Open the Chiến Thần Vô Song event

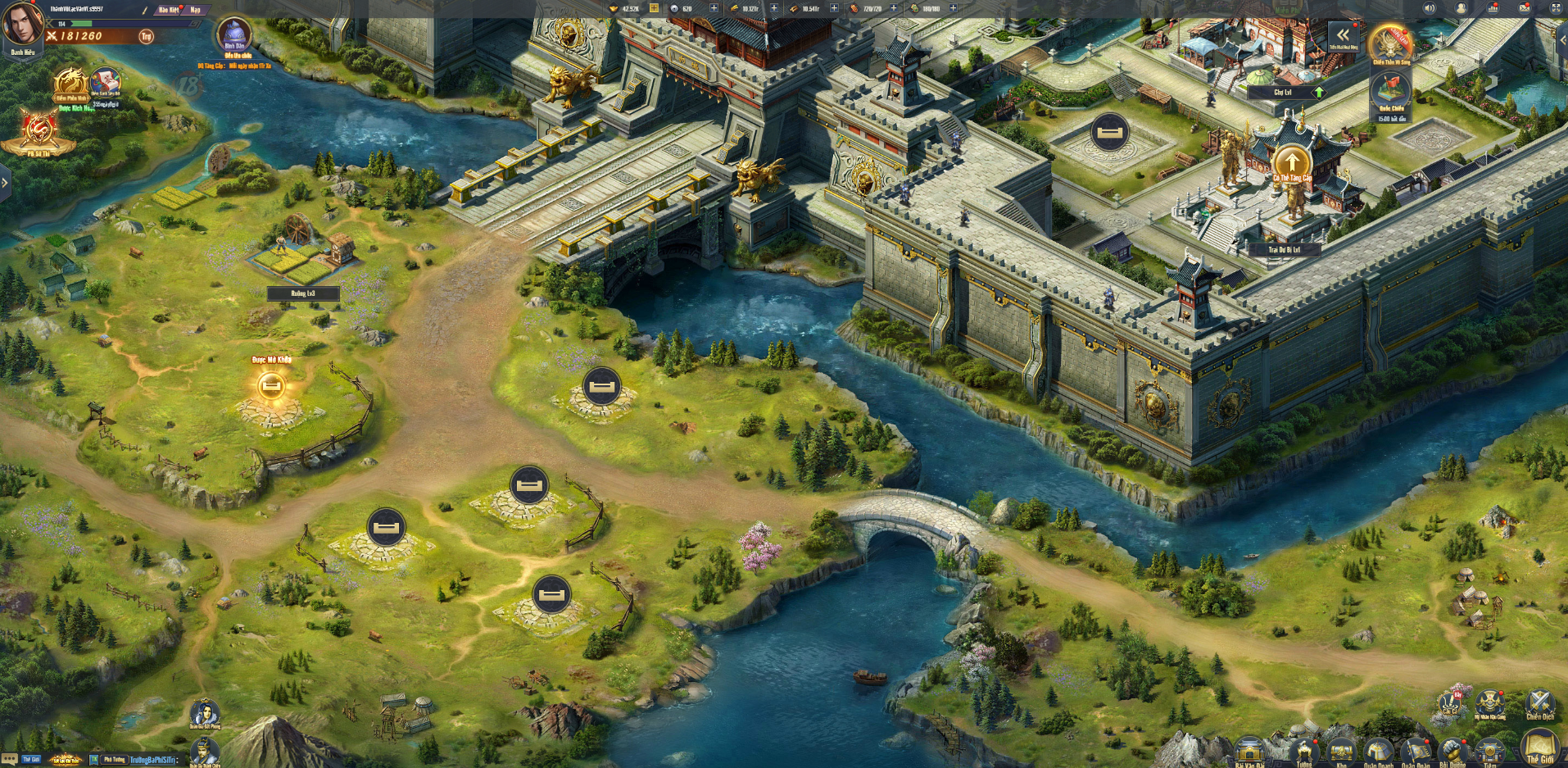click(x=1390, y=43)
